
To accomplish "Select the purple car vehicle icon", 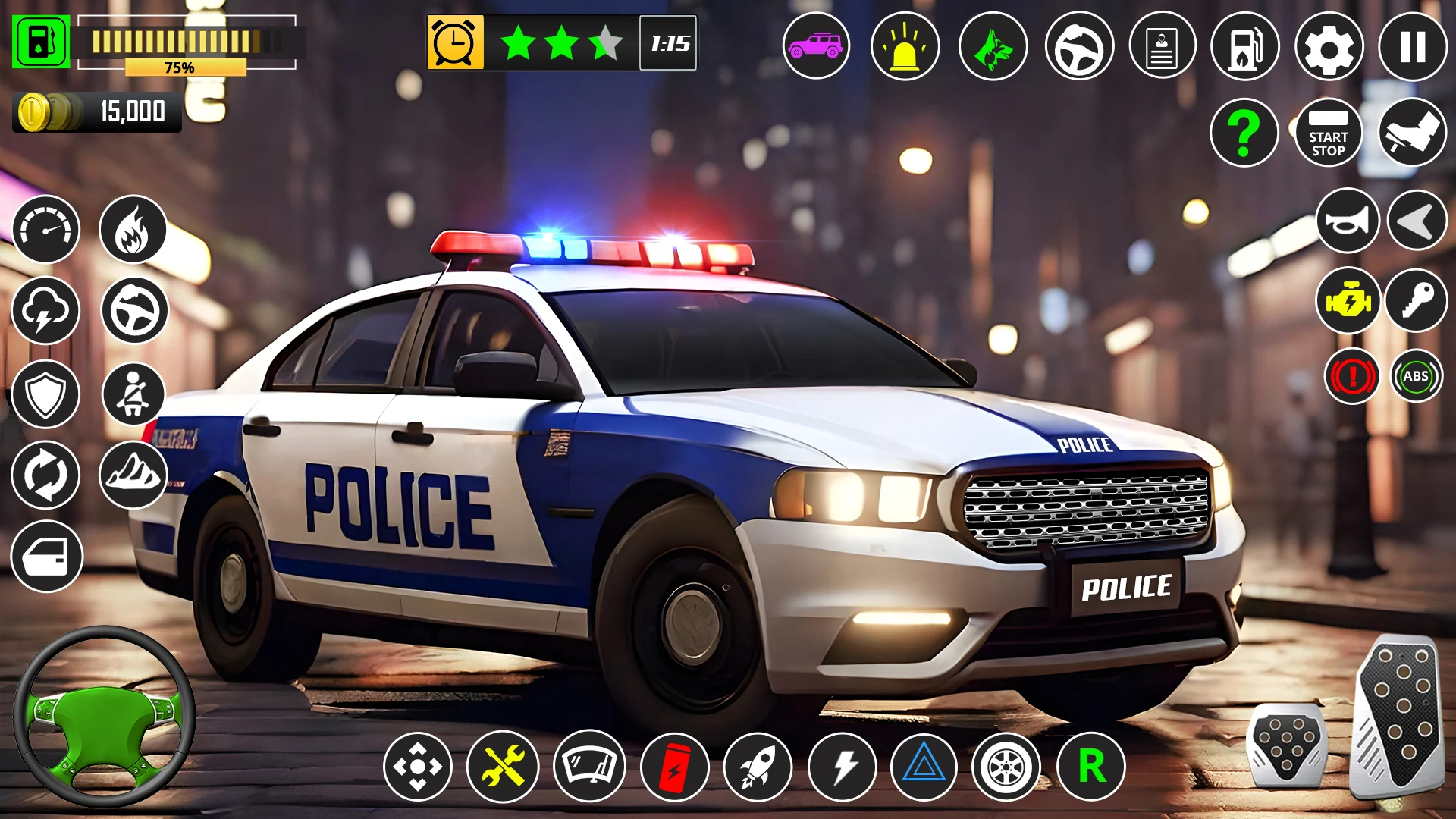I will pos(816,47).
